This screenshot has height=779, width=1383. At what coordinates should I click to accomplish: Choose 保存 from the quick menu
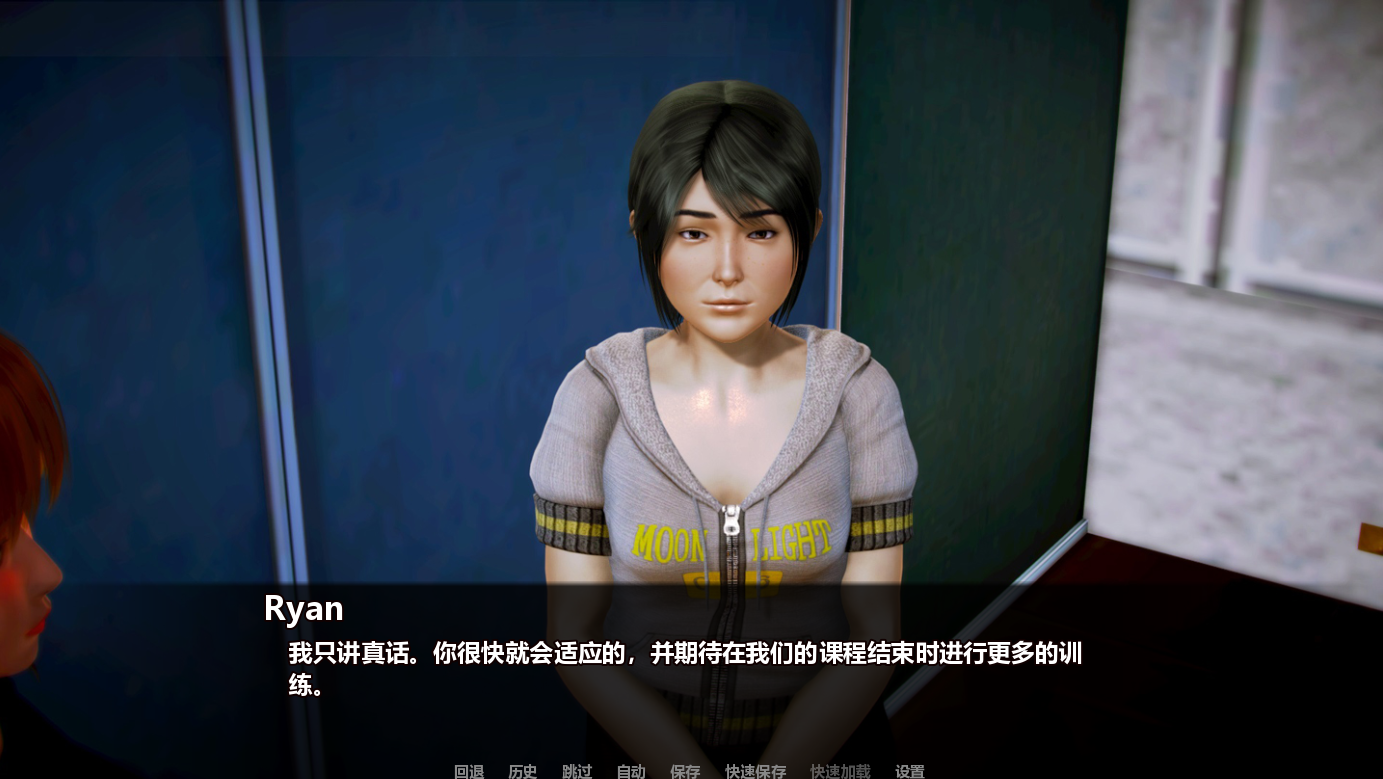(x=684, y=771)
